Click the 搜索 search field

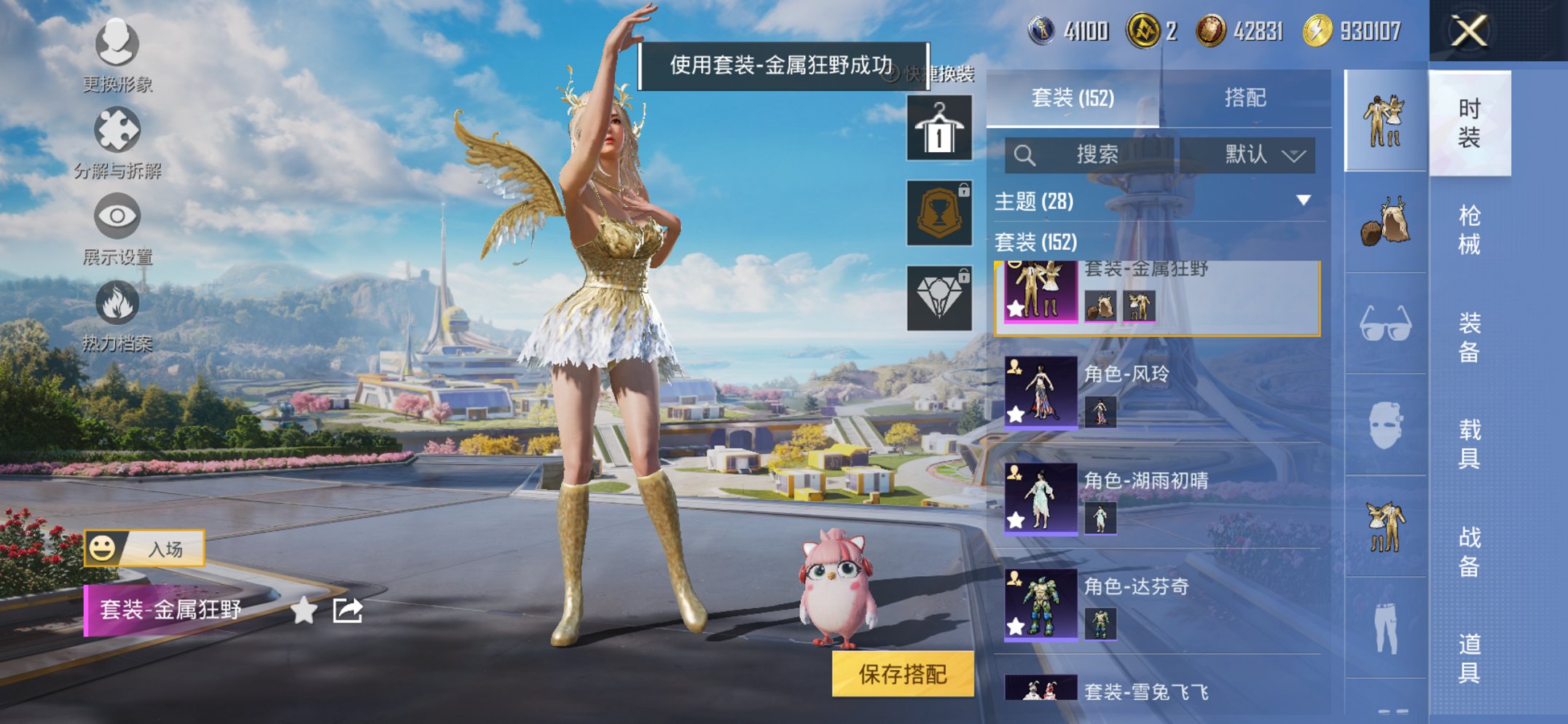click(x=1093, y=154)
